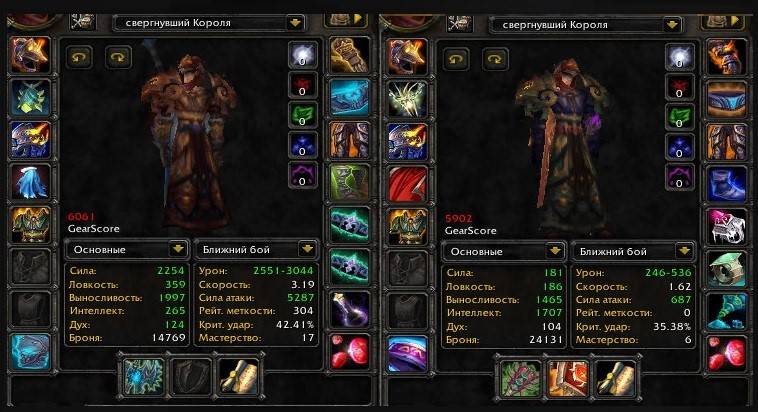Viewport: 758px width, 412px height.
Task: Rotate the purple-robed character model right
Action: point(495,57)
